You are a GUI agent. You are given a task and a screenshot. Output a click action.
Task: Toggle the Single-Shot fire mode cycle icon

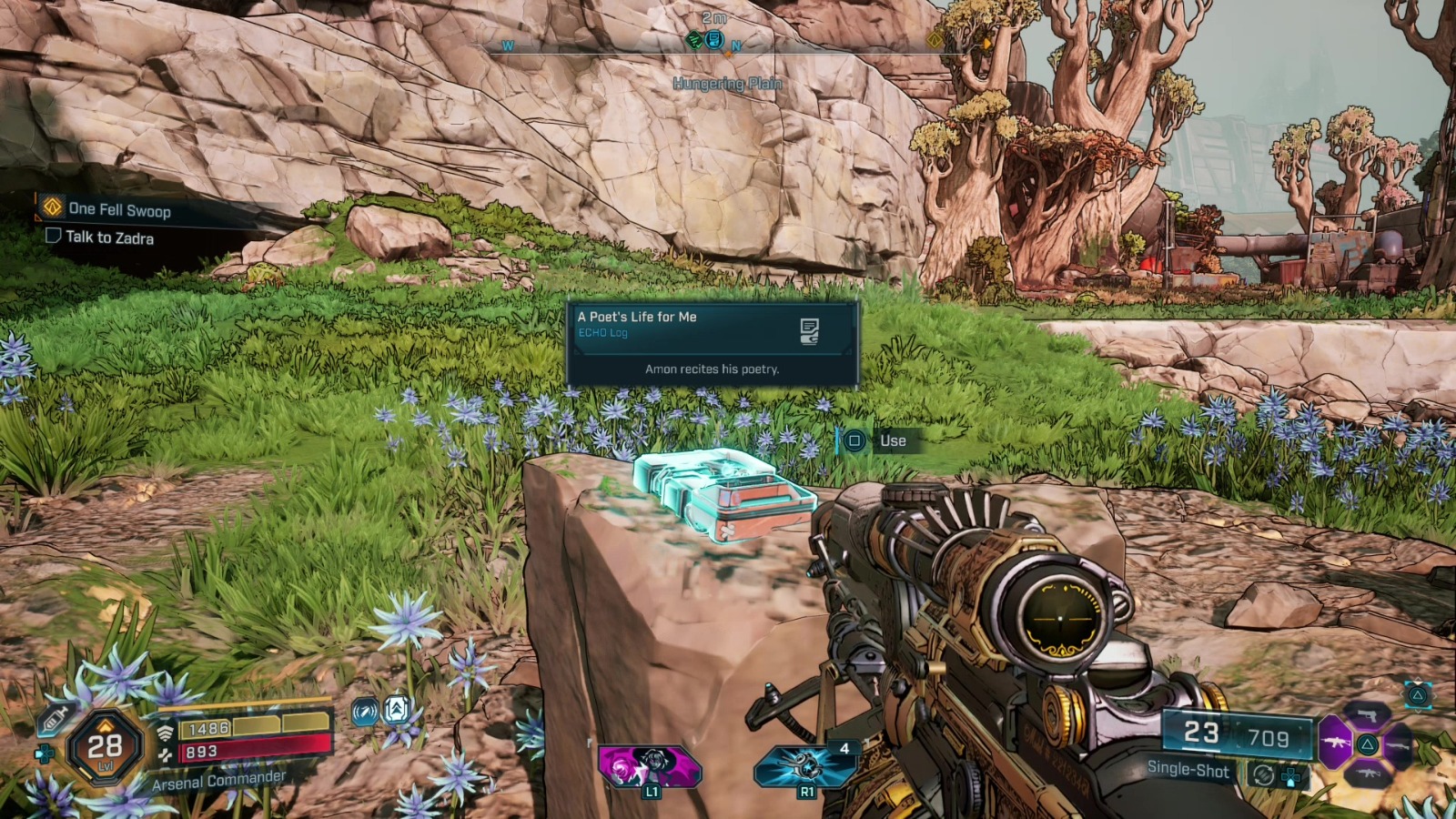(x=1264, y=774)
